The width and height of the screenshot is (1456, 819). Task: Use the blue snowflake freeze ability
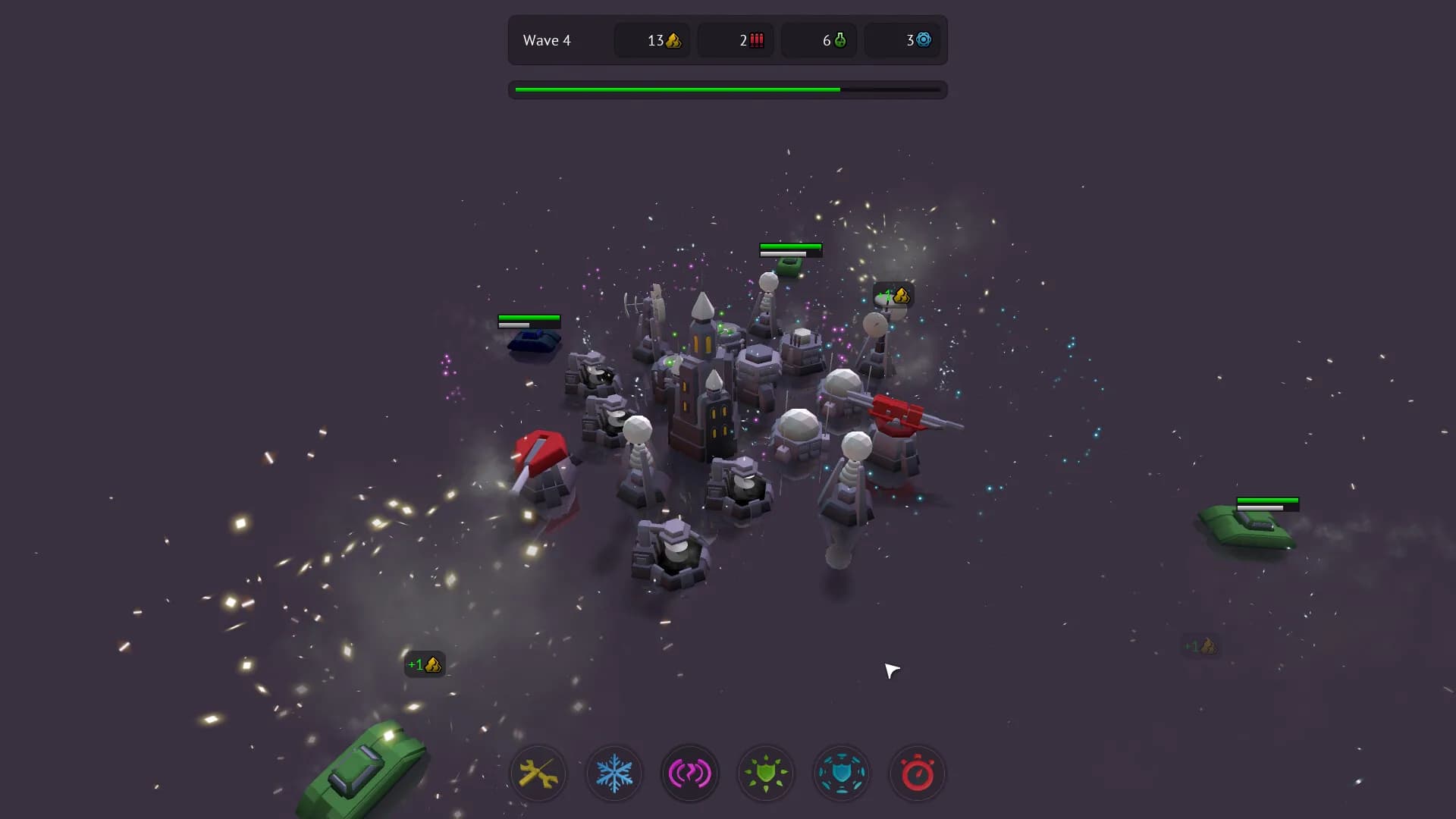tap(614, 773)
